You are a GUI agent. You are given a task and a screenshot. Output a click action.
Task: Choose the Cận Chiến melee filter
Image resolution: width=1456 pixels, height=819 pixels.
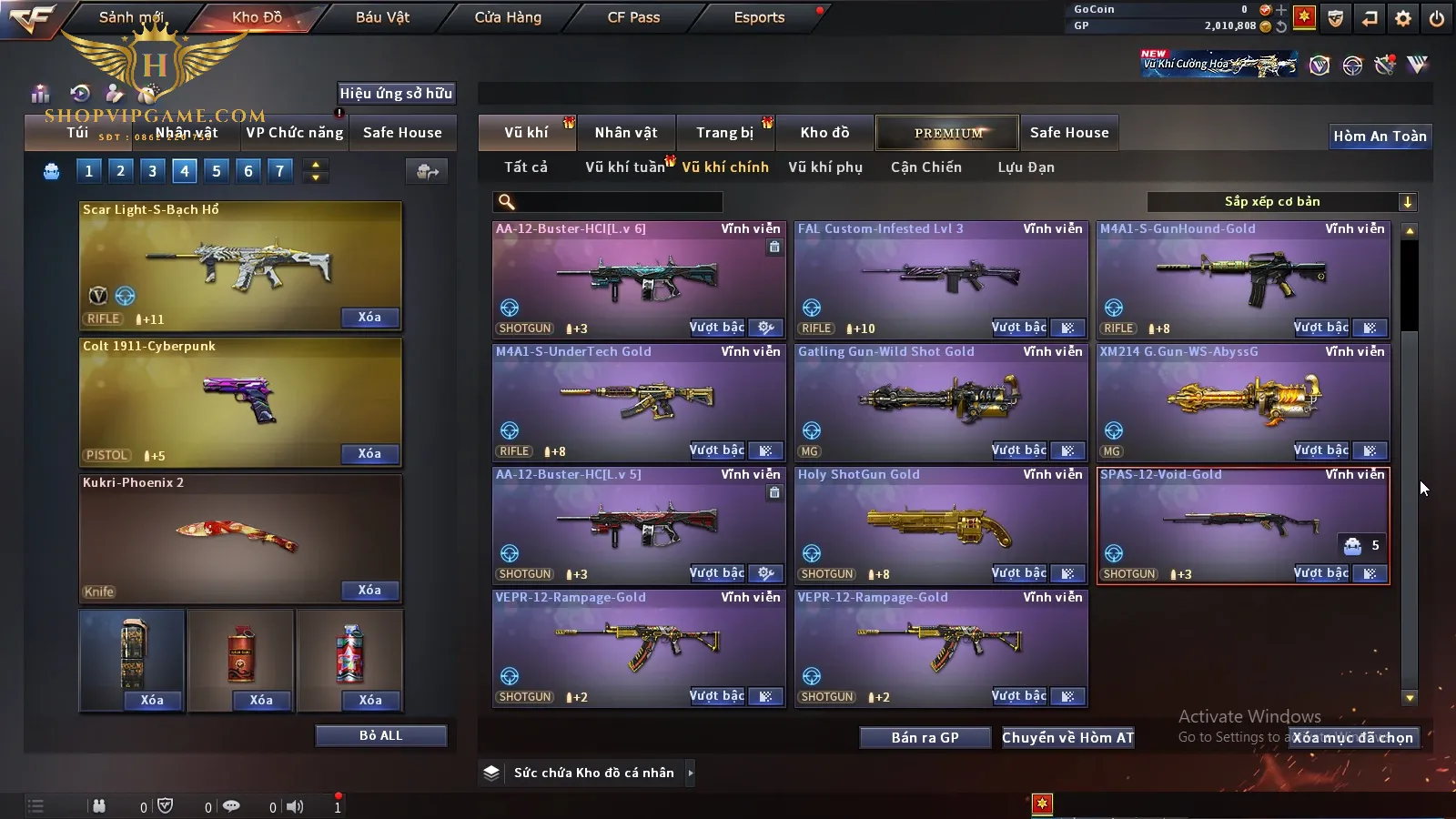925,167
